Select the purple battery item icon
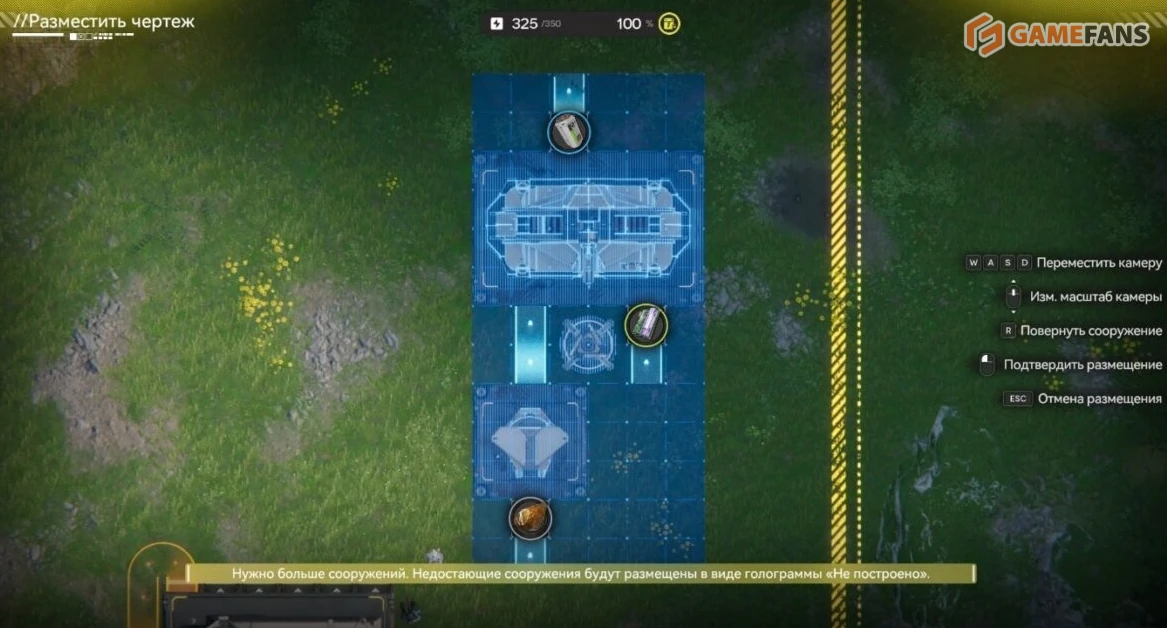Screen dimensions: 1167x628 (x=646, y=324)
